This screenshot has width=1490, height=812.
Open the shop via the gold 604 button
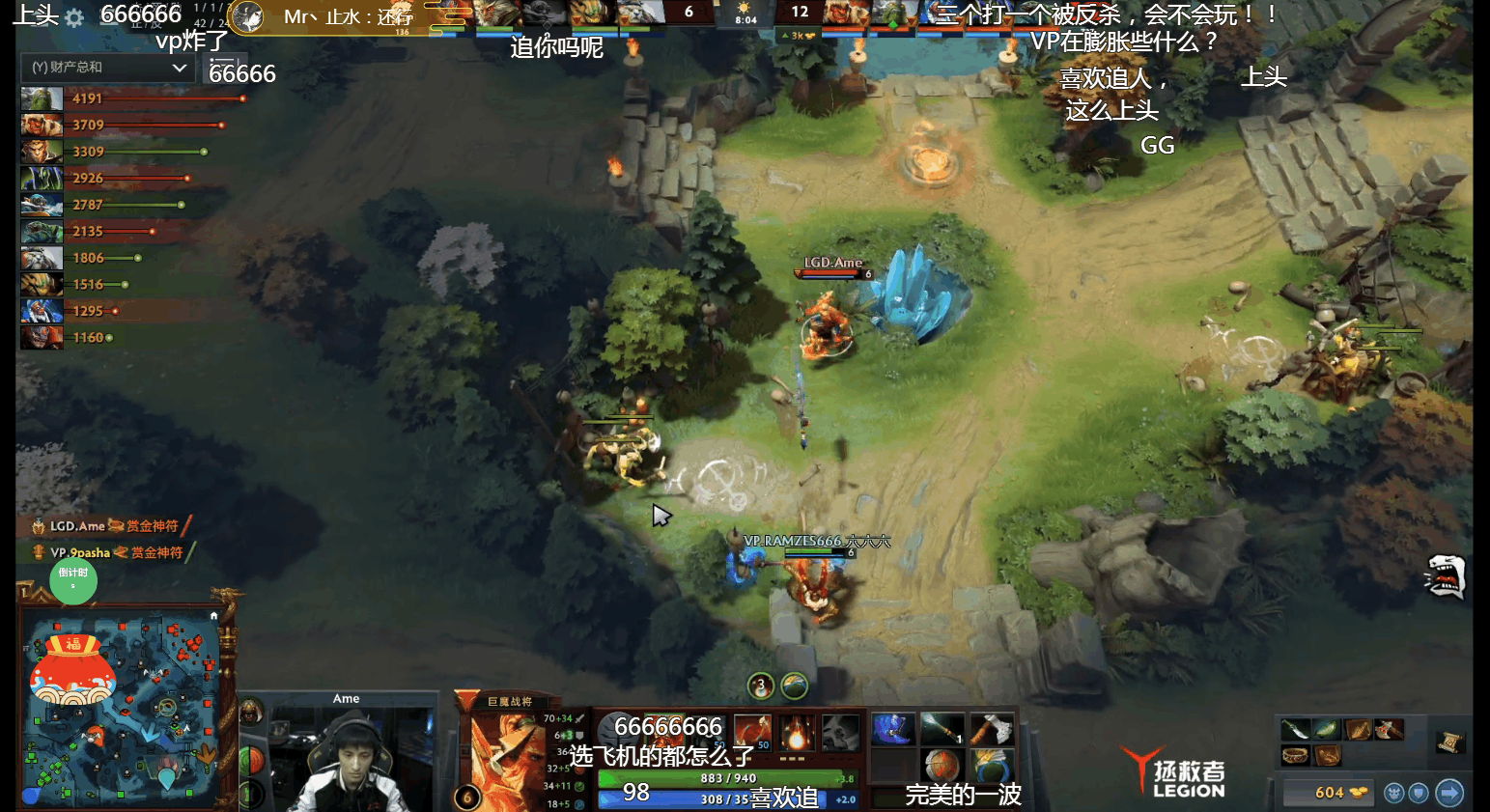(x=1331, y=793)
